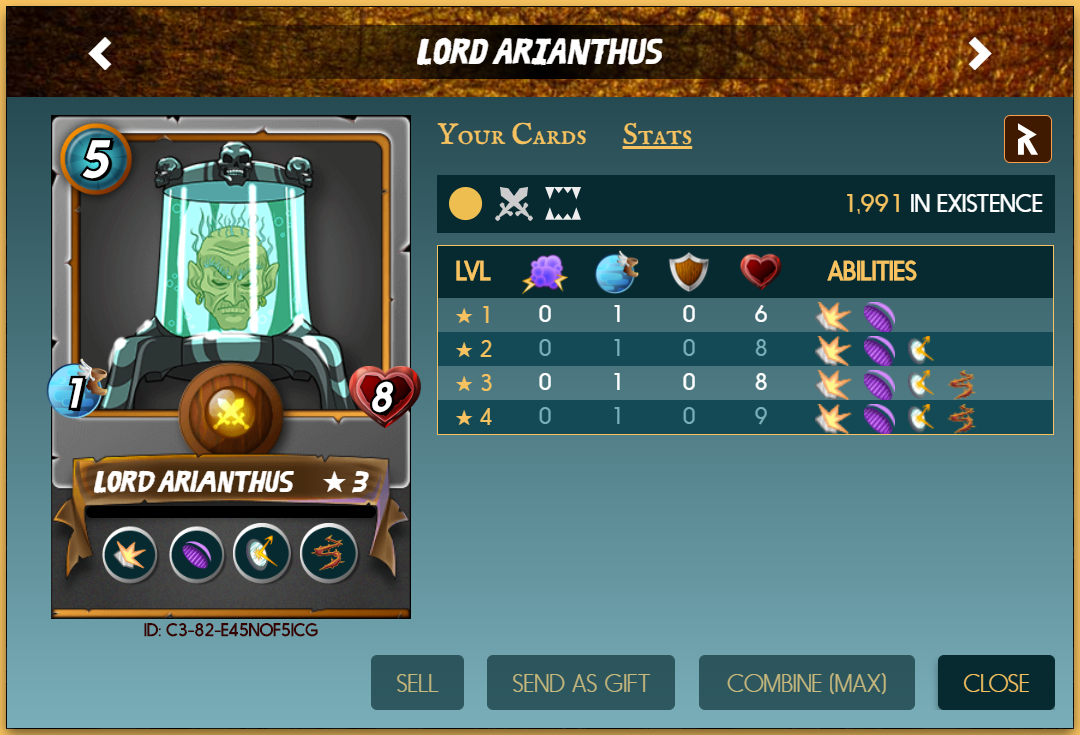This screenshot has width=1080, height=735.
Task: Click the brown arrow icon button
Action: [1027, 139]
